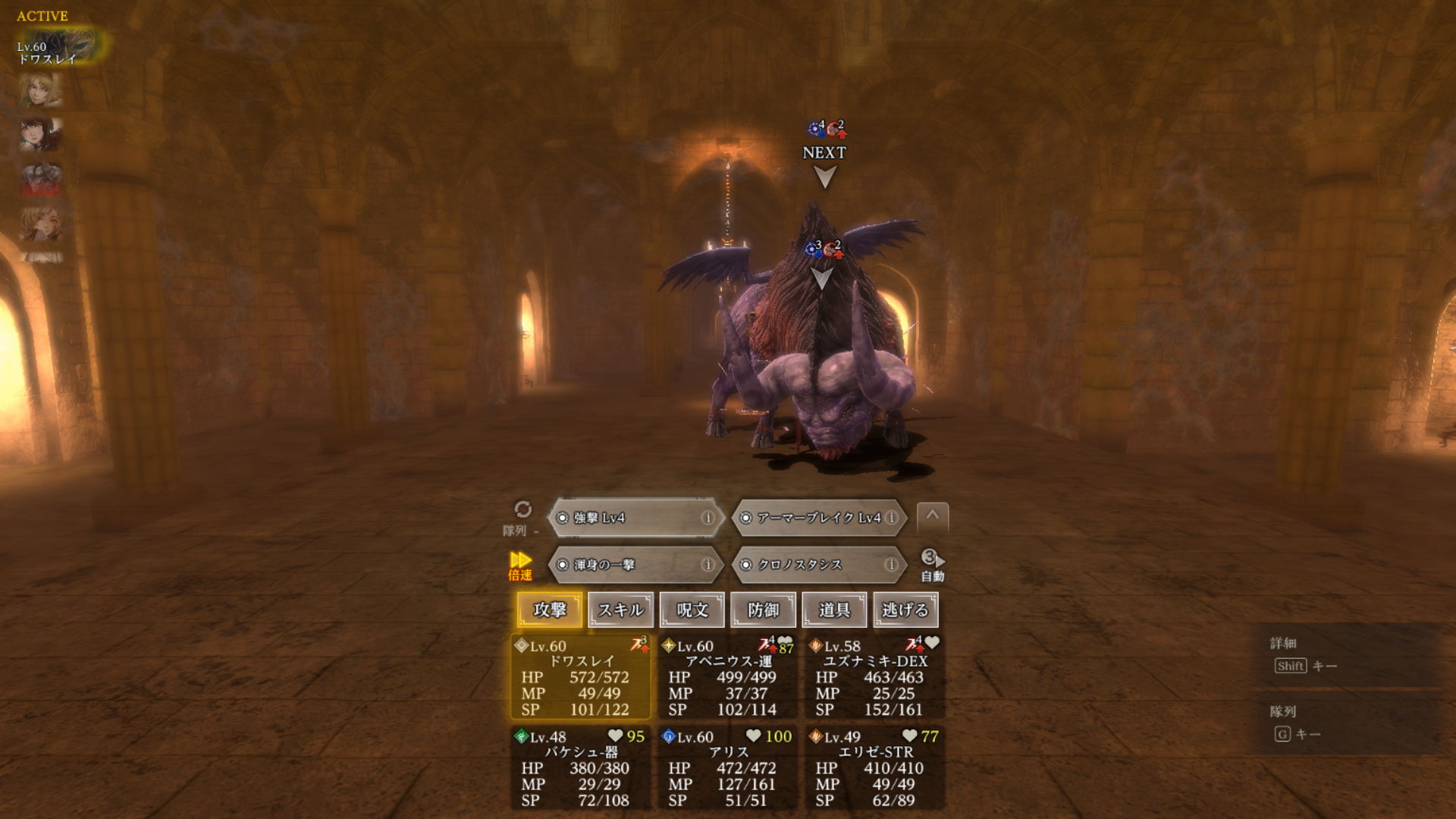
Task: Select party member アリス panel
Action: 728,768
